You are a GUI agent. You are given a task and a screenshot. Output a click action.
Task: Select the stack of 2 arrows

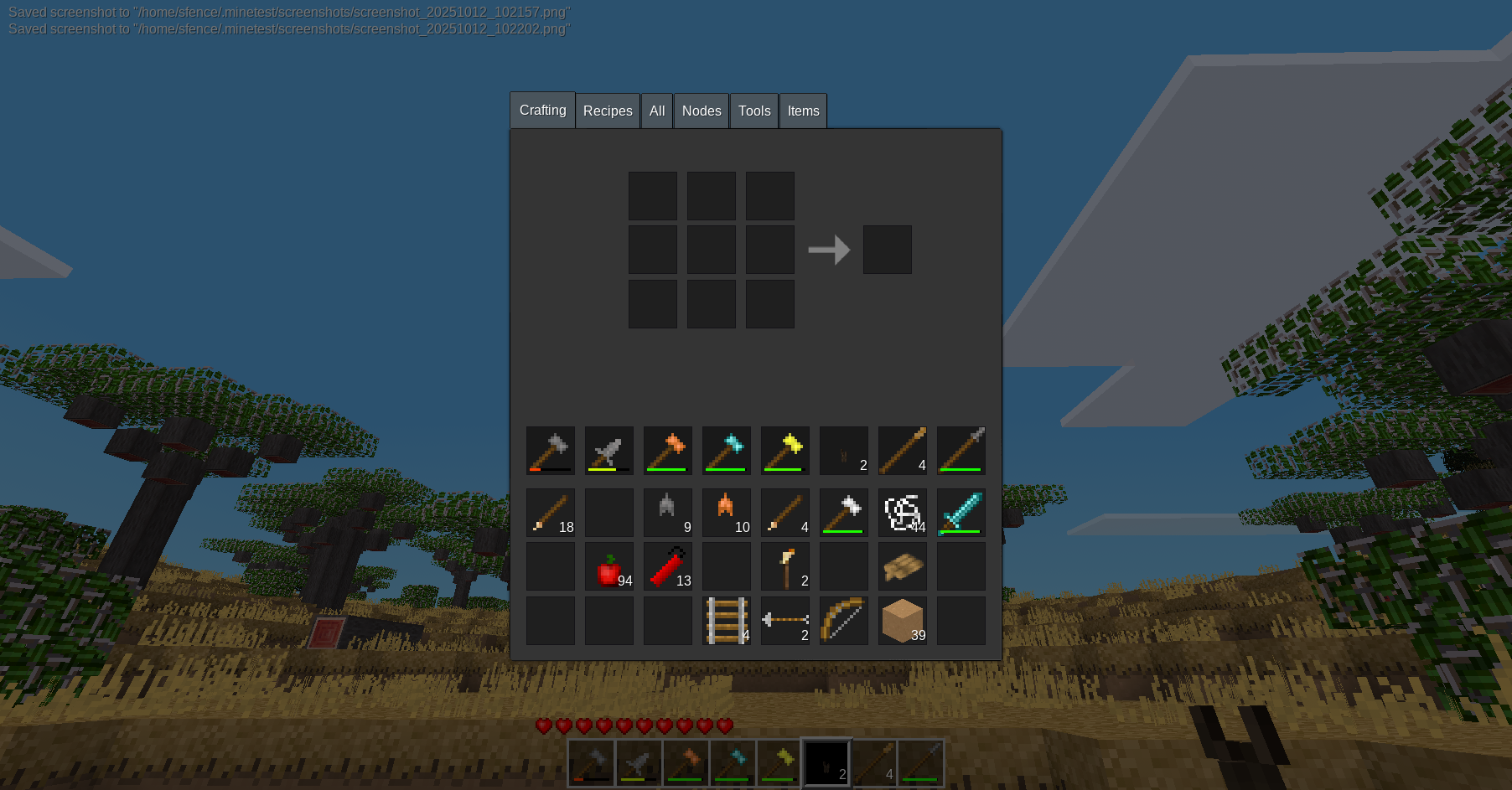pyautogui.click(x=785, y=621)
